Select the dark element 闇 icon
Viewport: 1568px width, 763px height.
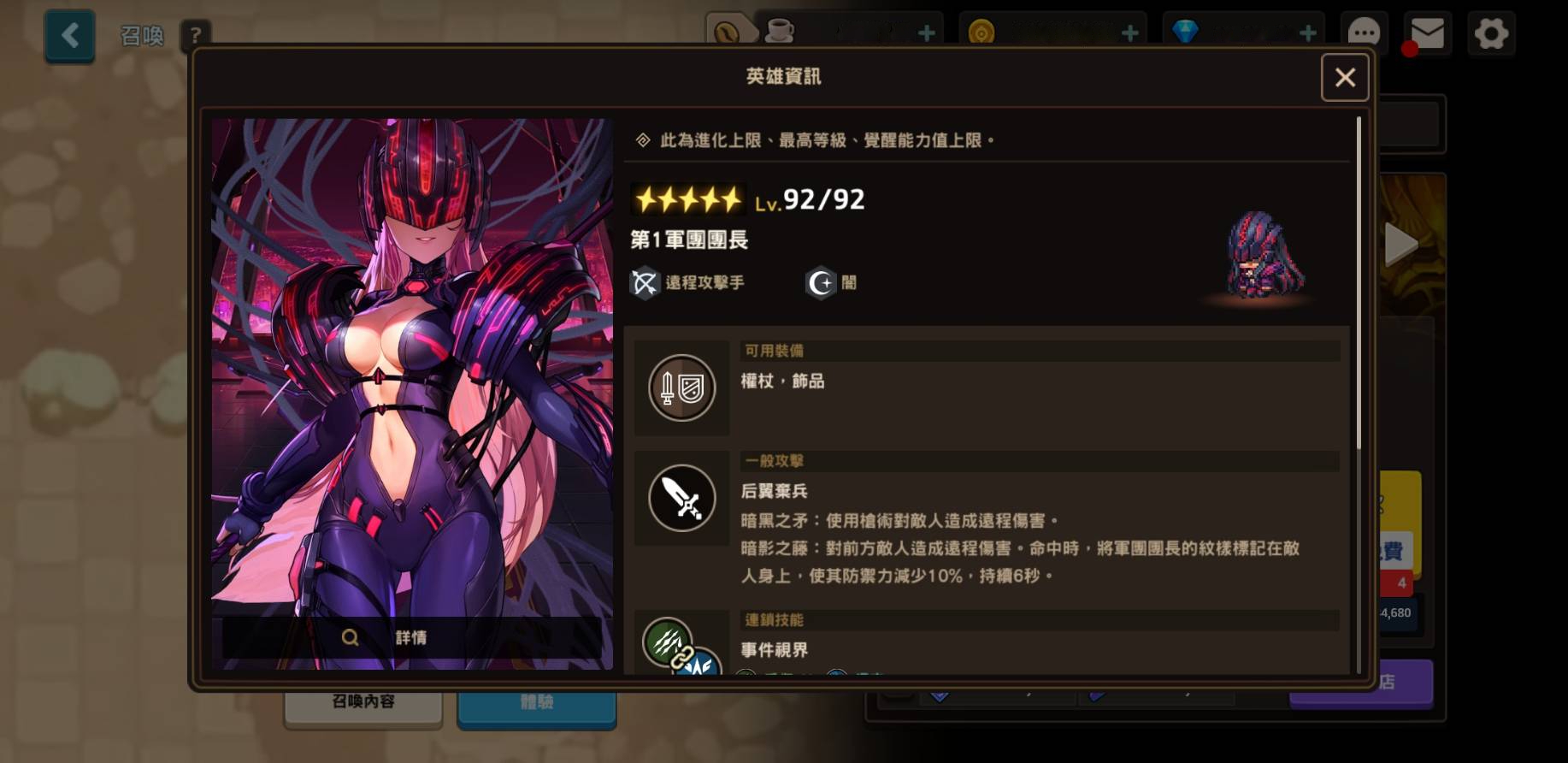[821, 283]
